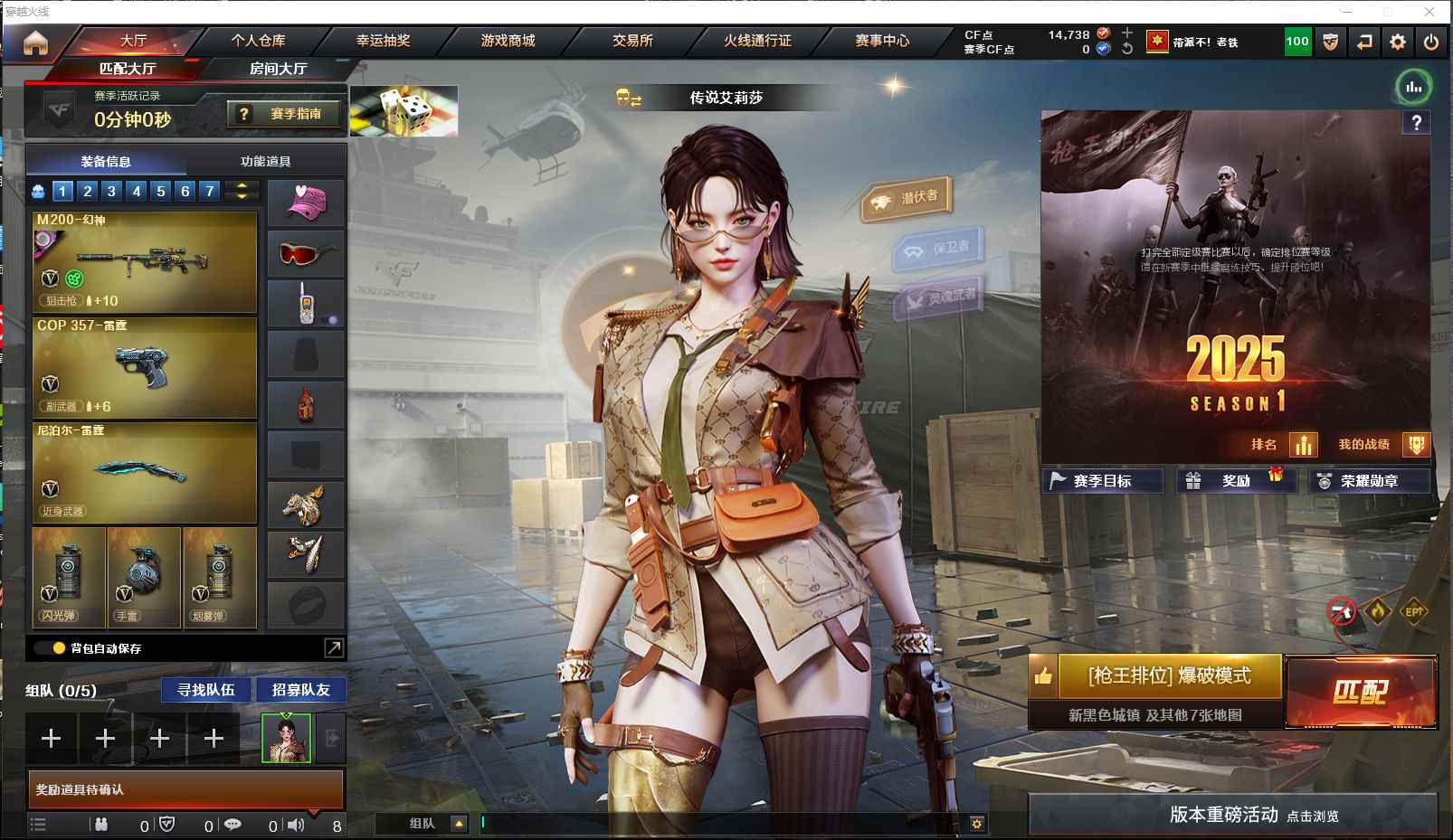Browse the 版本重磅活动 event banner
The height and width of the screenshot is (840, 1453).
point(1233,815)
